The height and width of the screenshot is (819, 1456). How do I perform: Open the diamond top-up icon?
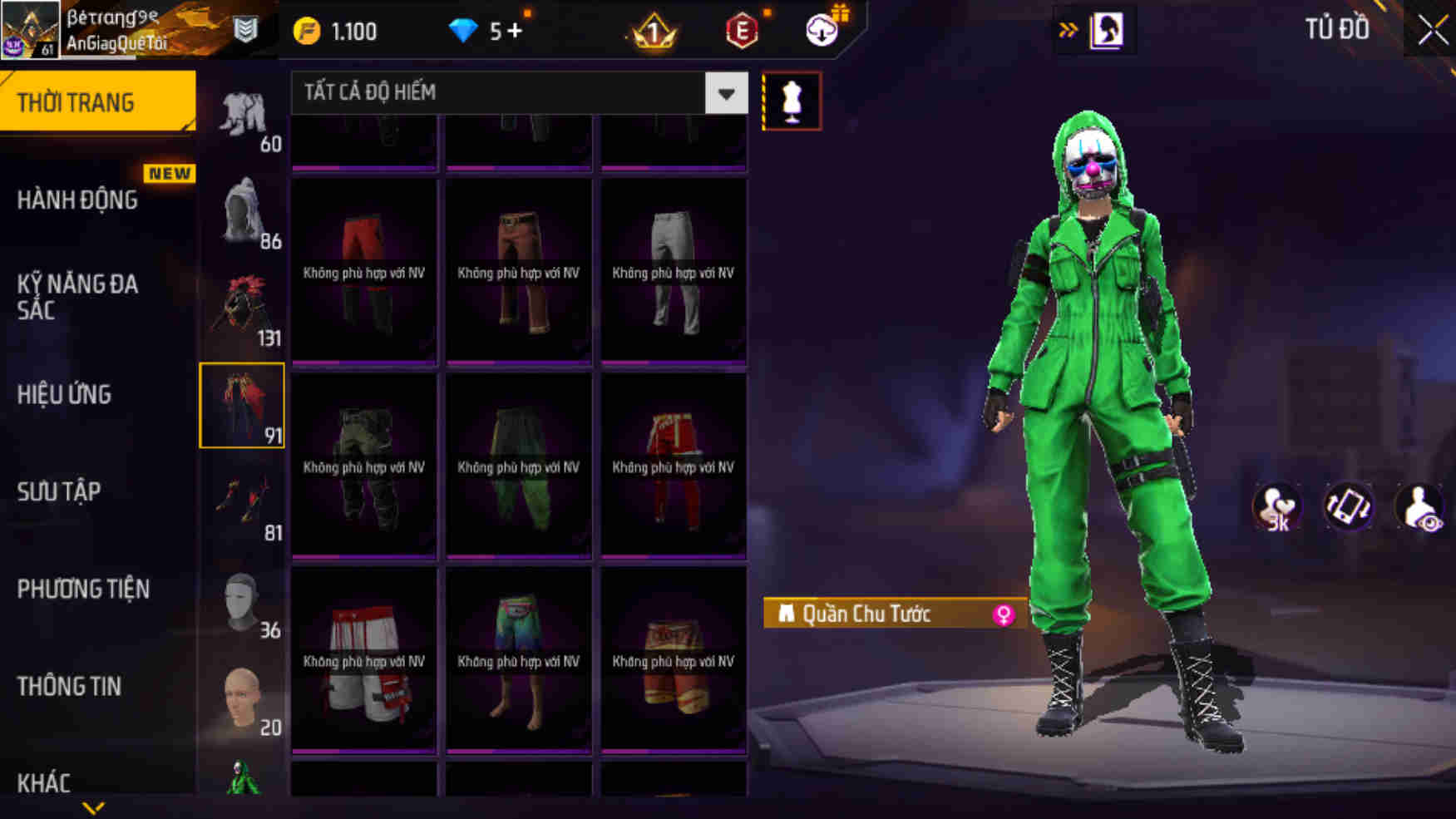point(463,30)
